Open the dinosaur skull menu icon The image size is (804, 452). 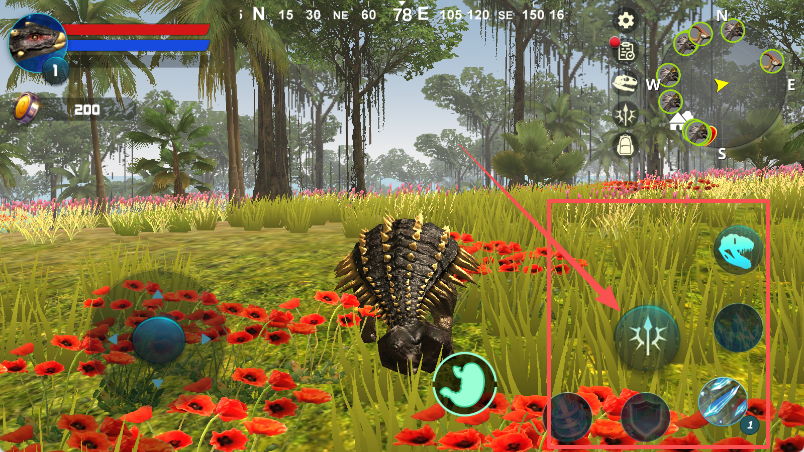(x=626, y=83)
